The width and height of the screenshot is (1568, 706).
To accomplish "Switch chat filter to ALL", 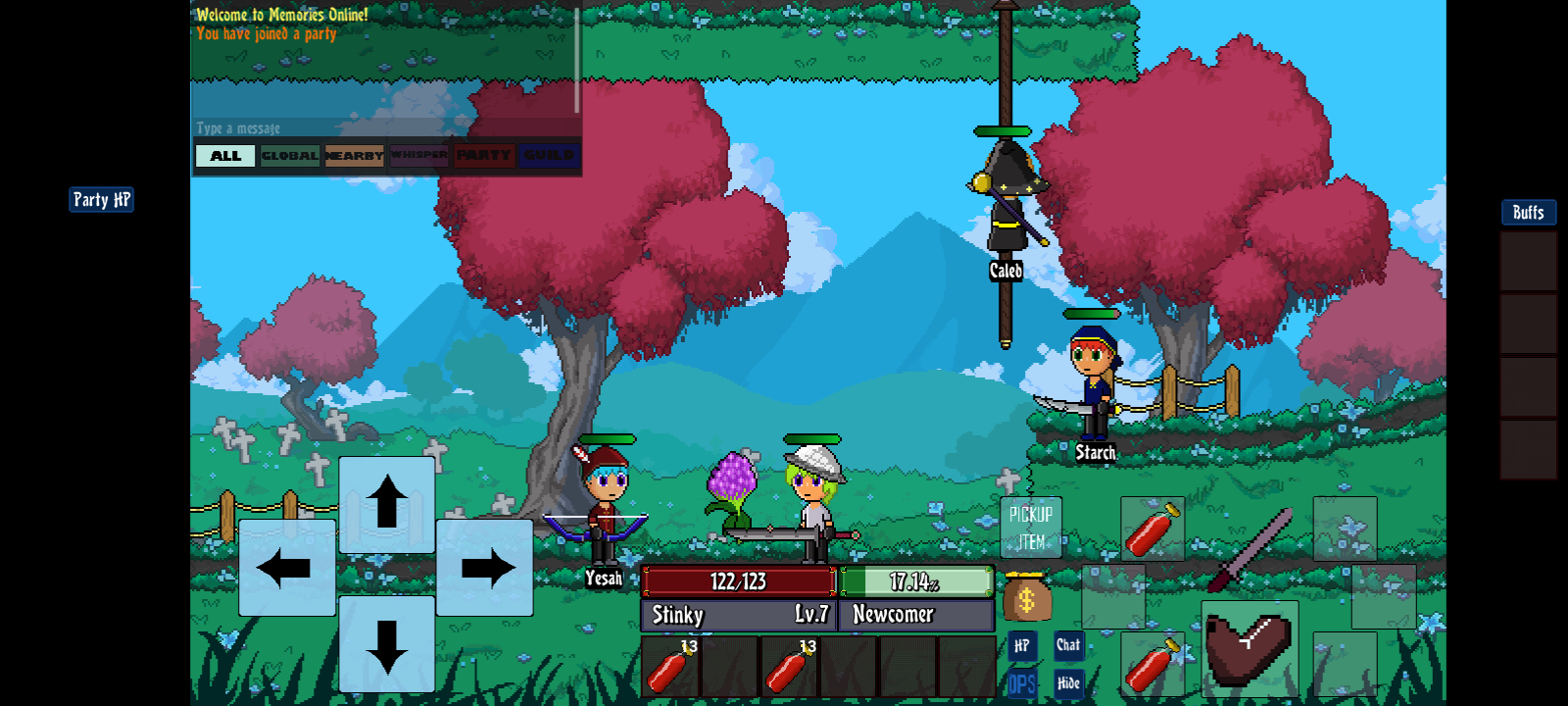I will click(225, 156).
